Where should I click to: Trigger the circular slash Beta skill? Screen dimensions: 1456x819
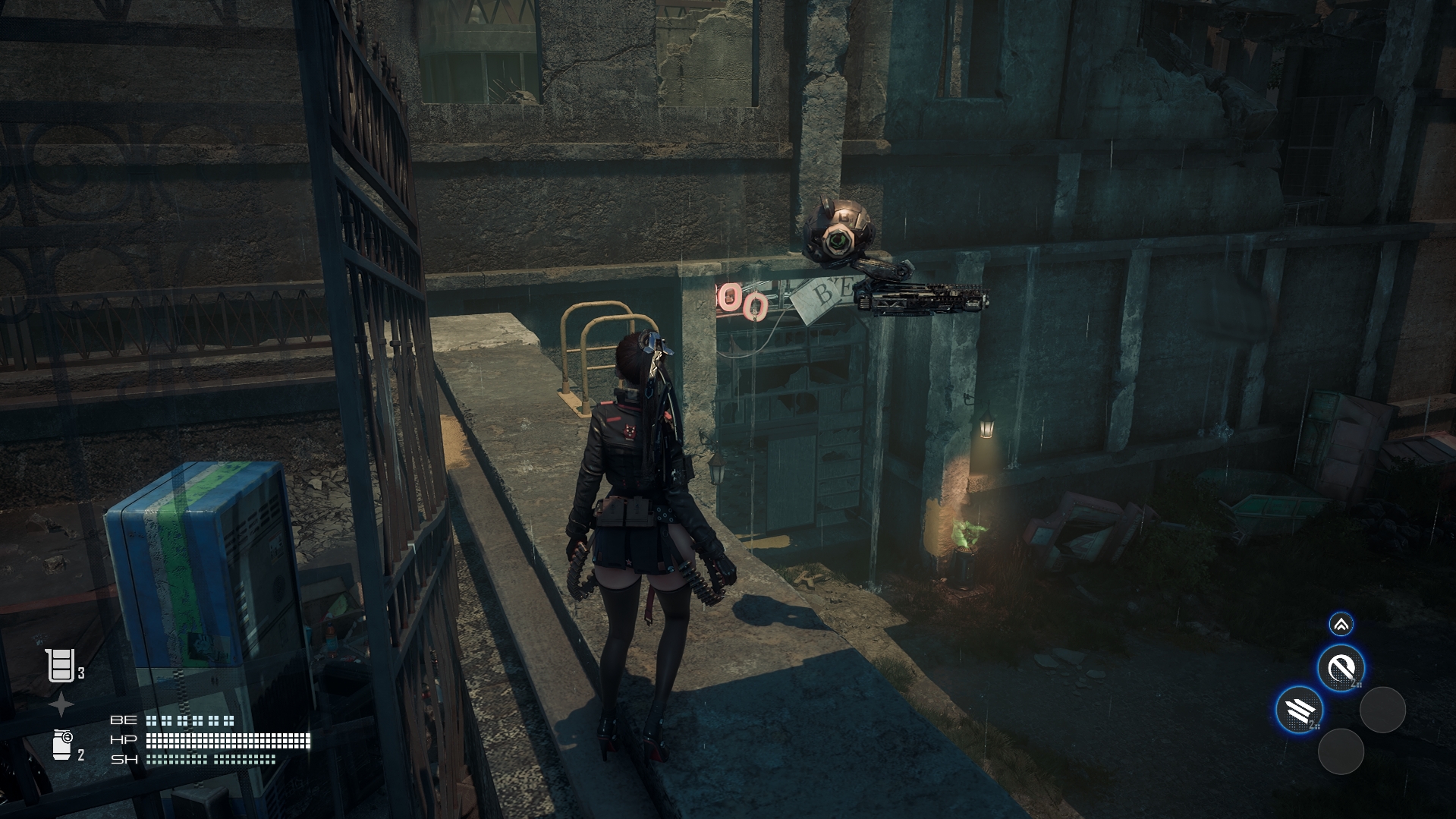click(1341, 669)
